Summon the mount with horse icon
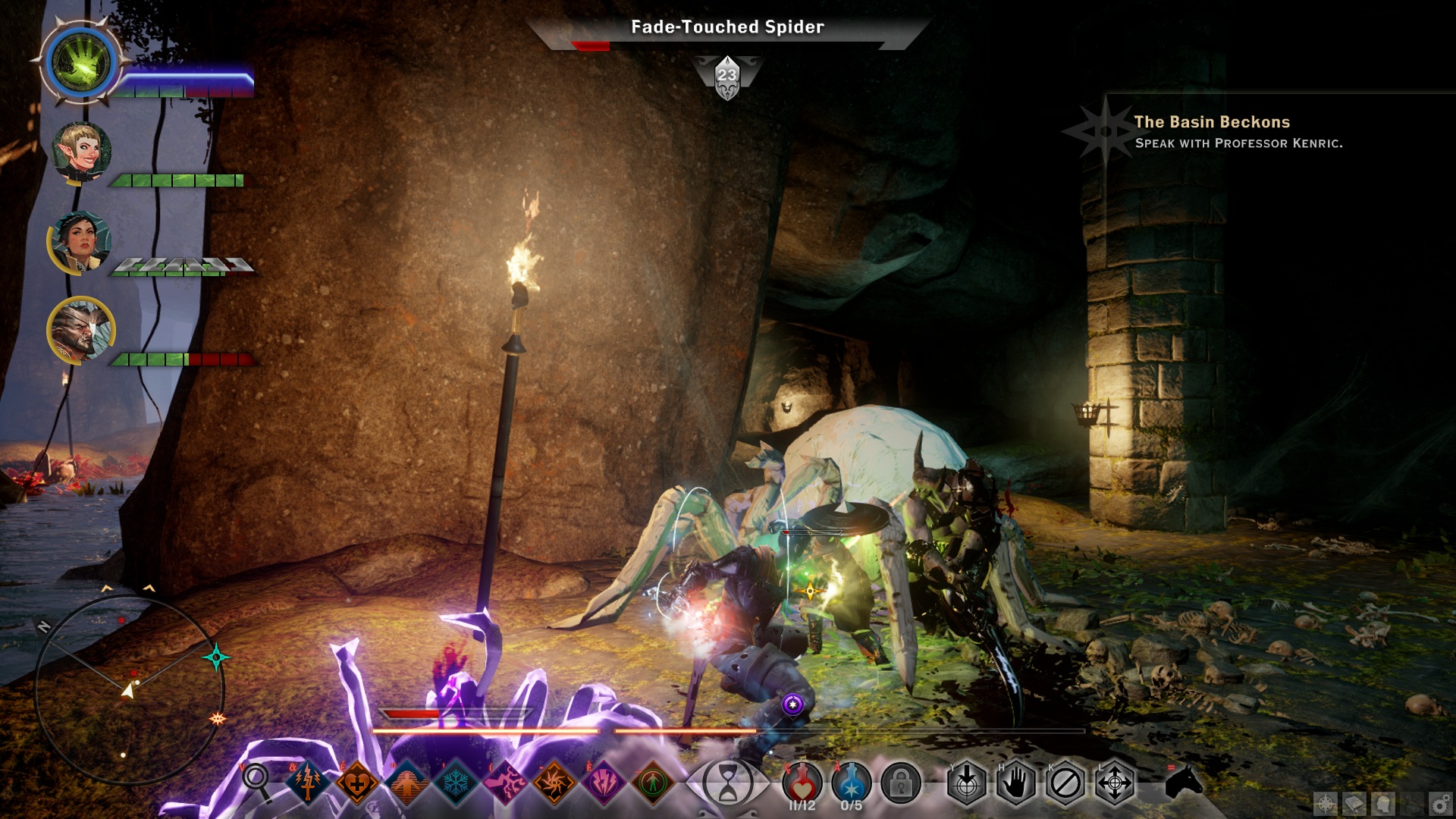The image size is (1456, 819). click(x=1184, y=781)
